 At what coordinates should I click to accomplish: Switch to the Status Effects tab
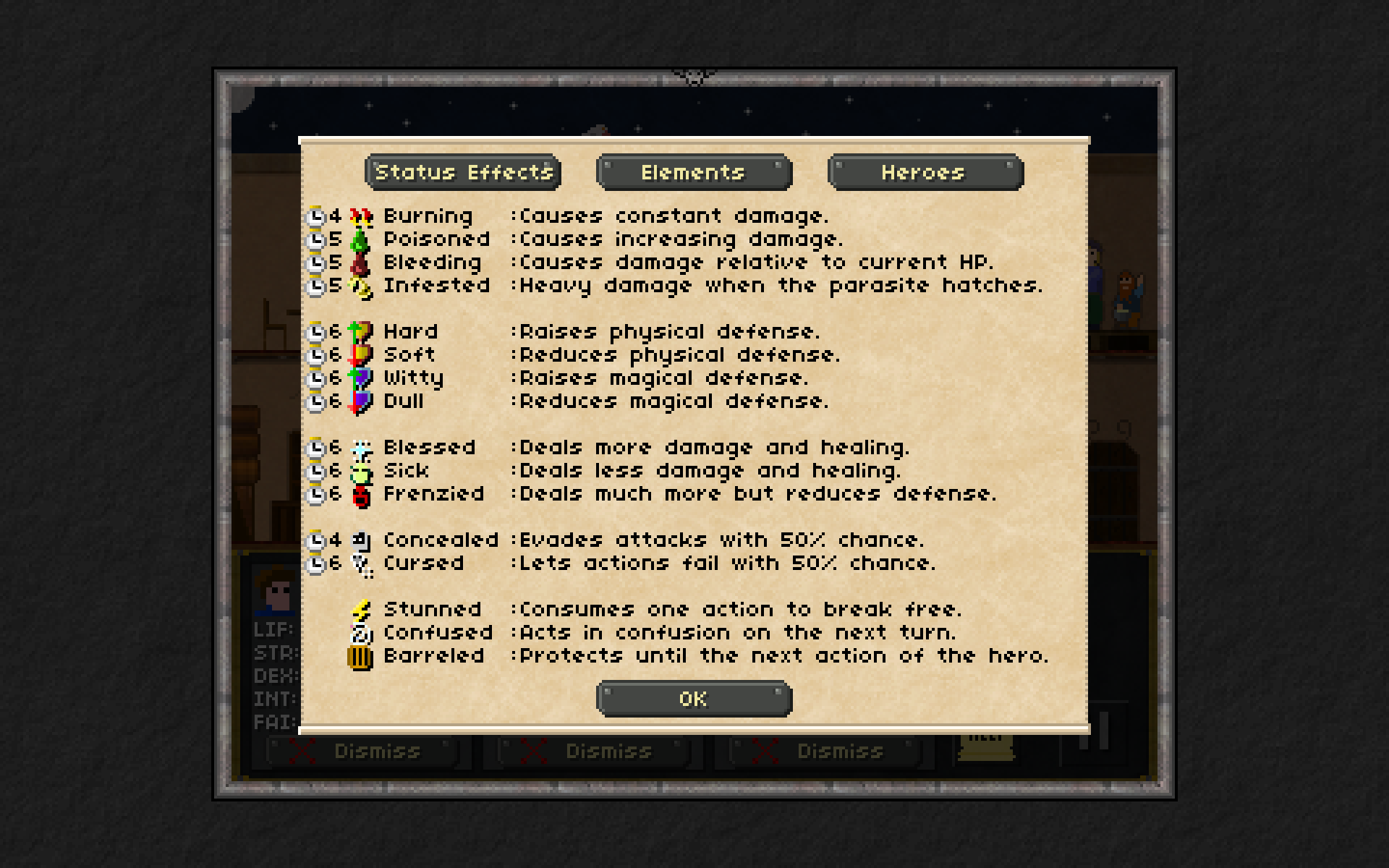click(x=463, y=172)
